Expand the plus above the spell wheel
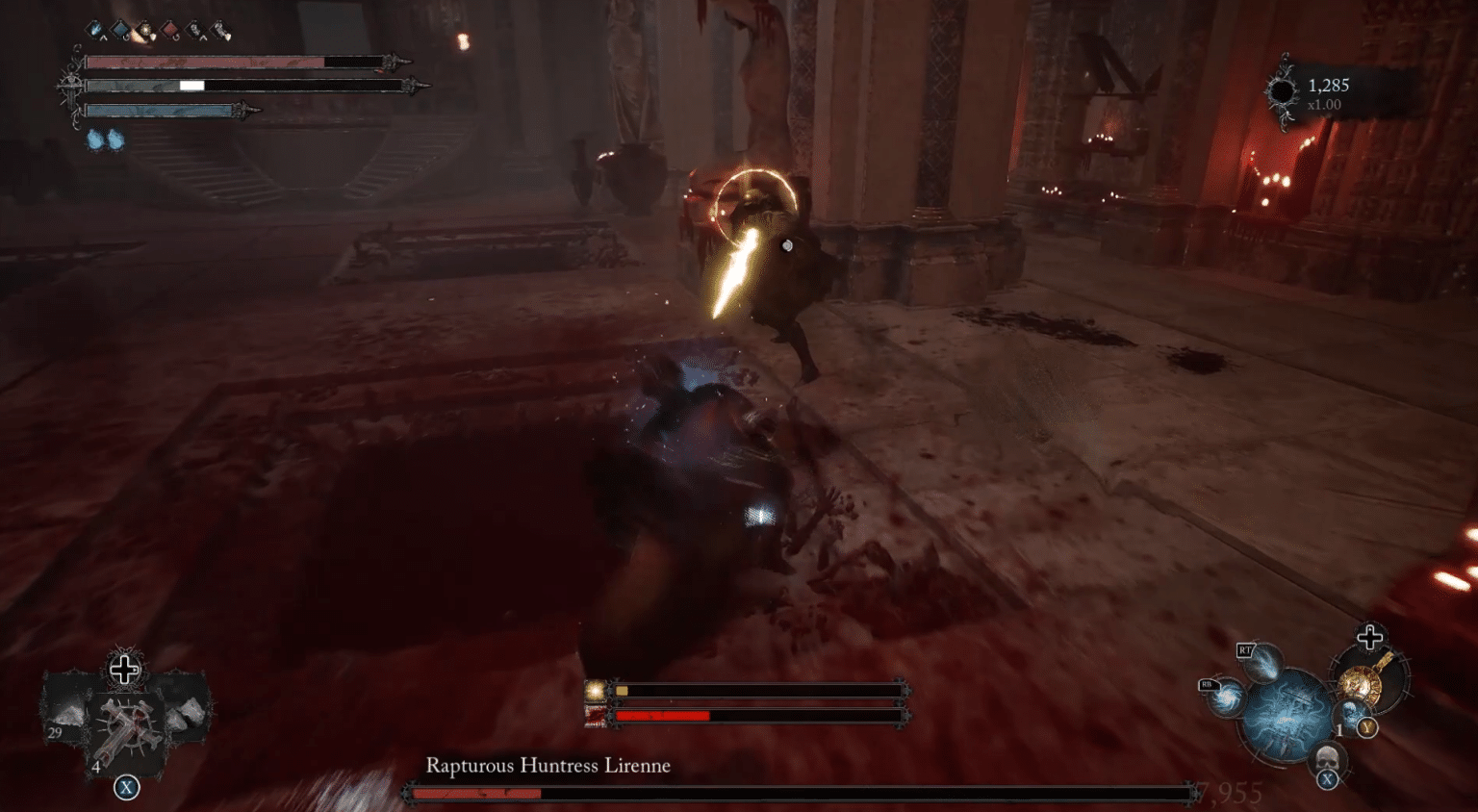This screenshot has width=1478, height=812. click(1369, 637)
